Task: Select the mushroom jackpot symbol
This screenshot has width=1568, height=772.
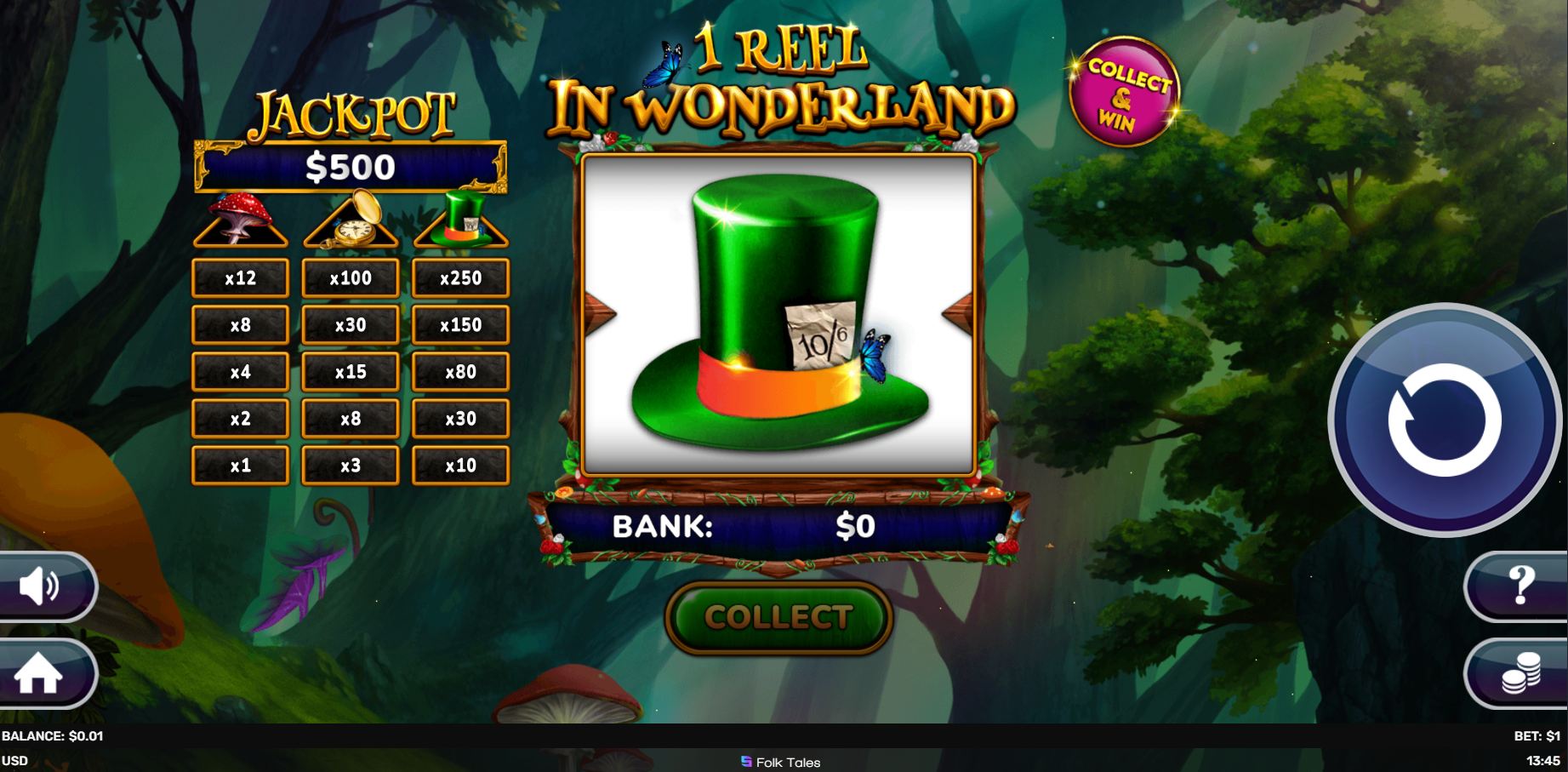Action: point(241,223)
